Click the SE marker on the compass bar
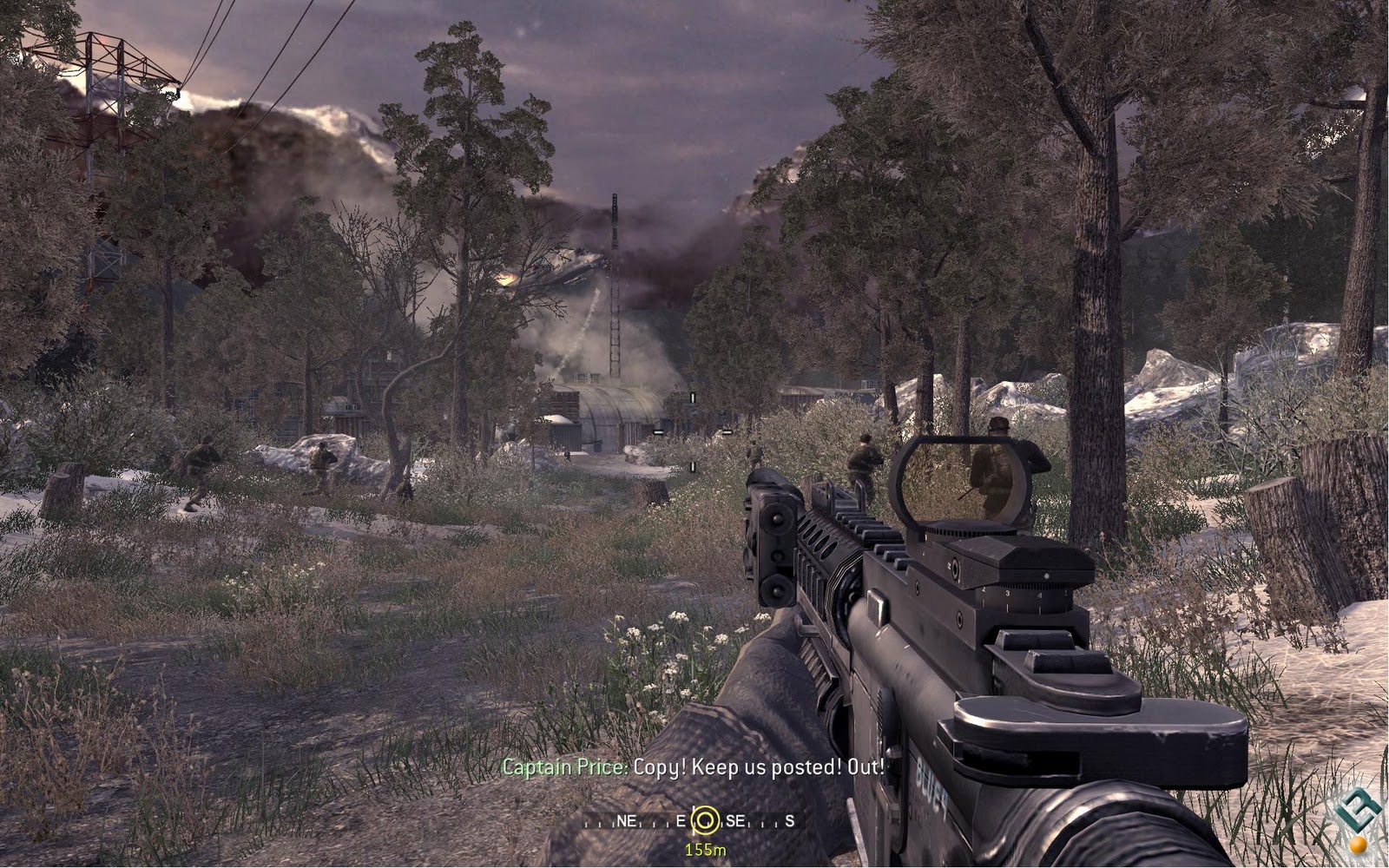 coord(736,820)
